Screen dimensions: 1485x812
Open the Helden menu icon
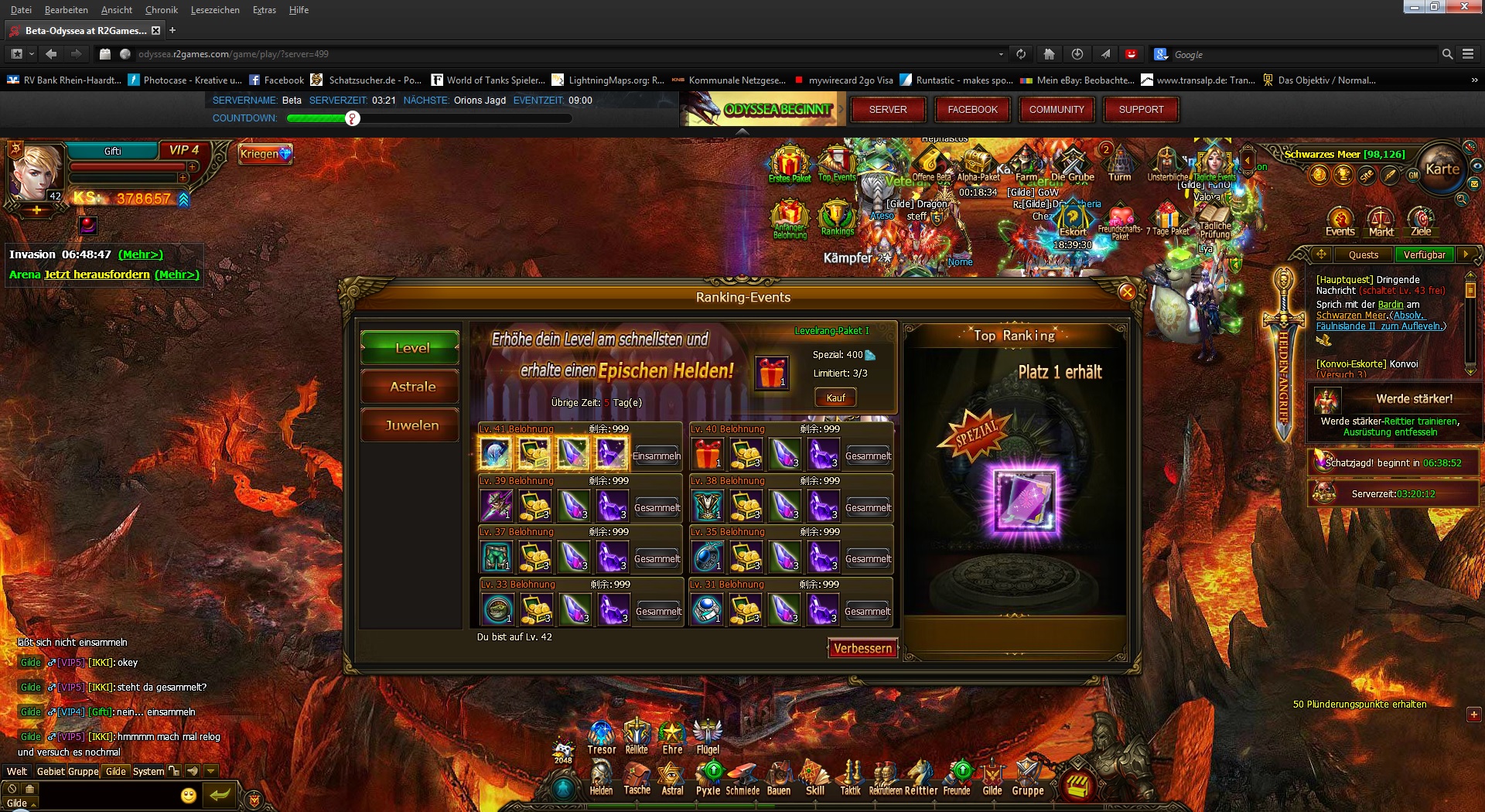coord(601,777)
